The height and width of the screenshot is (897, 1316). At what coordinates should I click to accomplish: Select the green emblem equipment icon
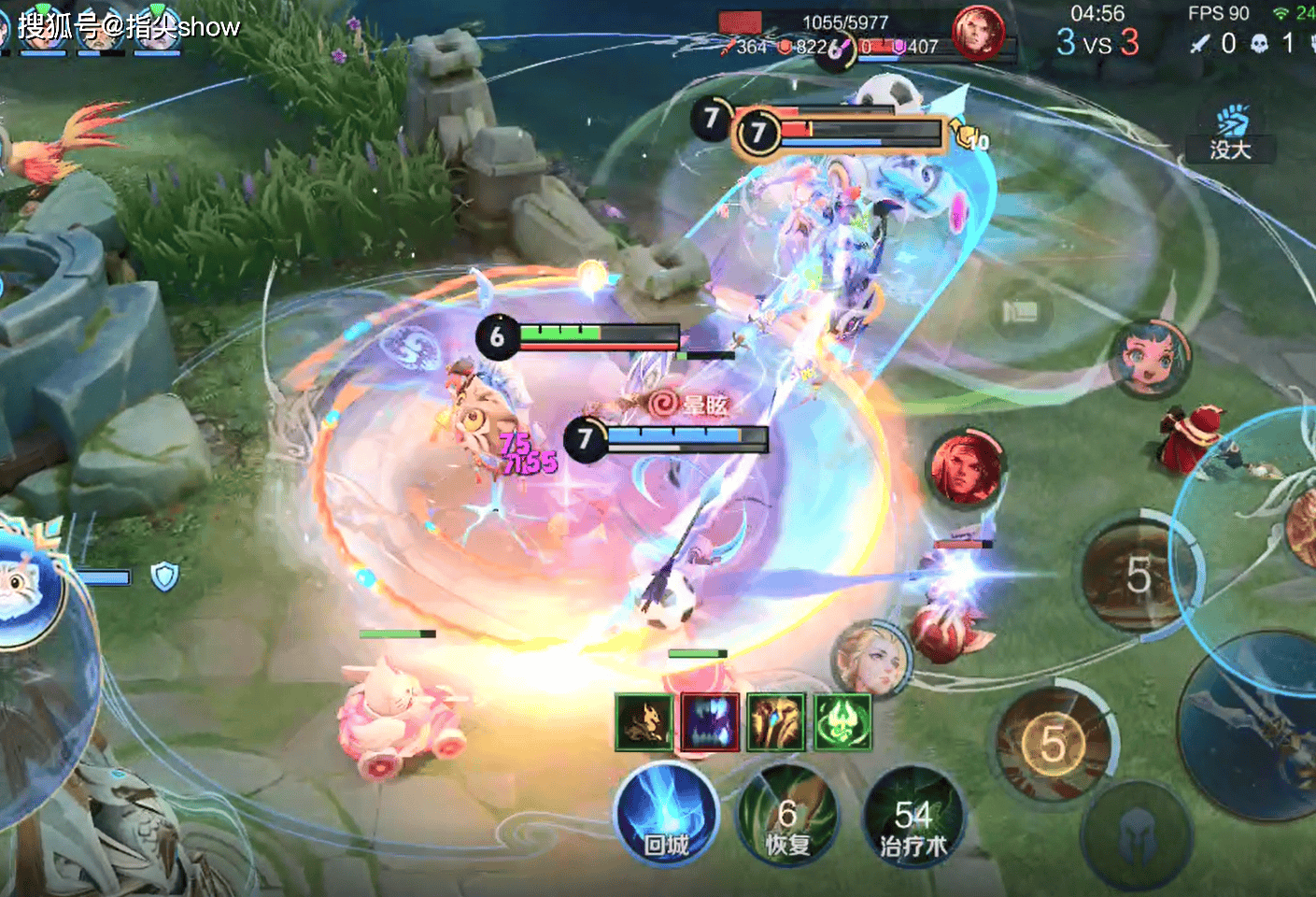coord(842,722)
